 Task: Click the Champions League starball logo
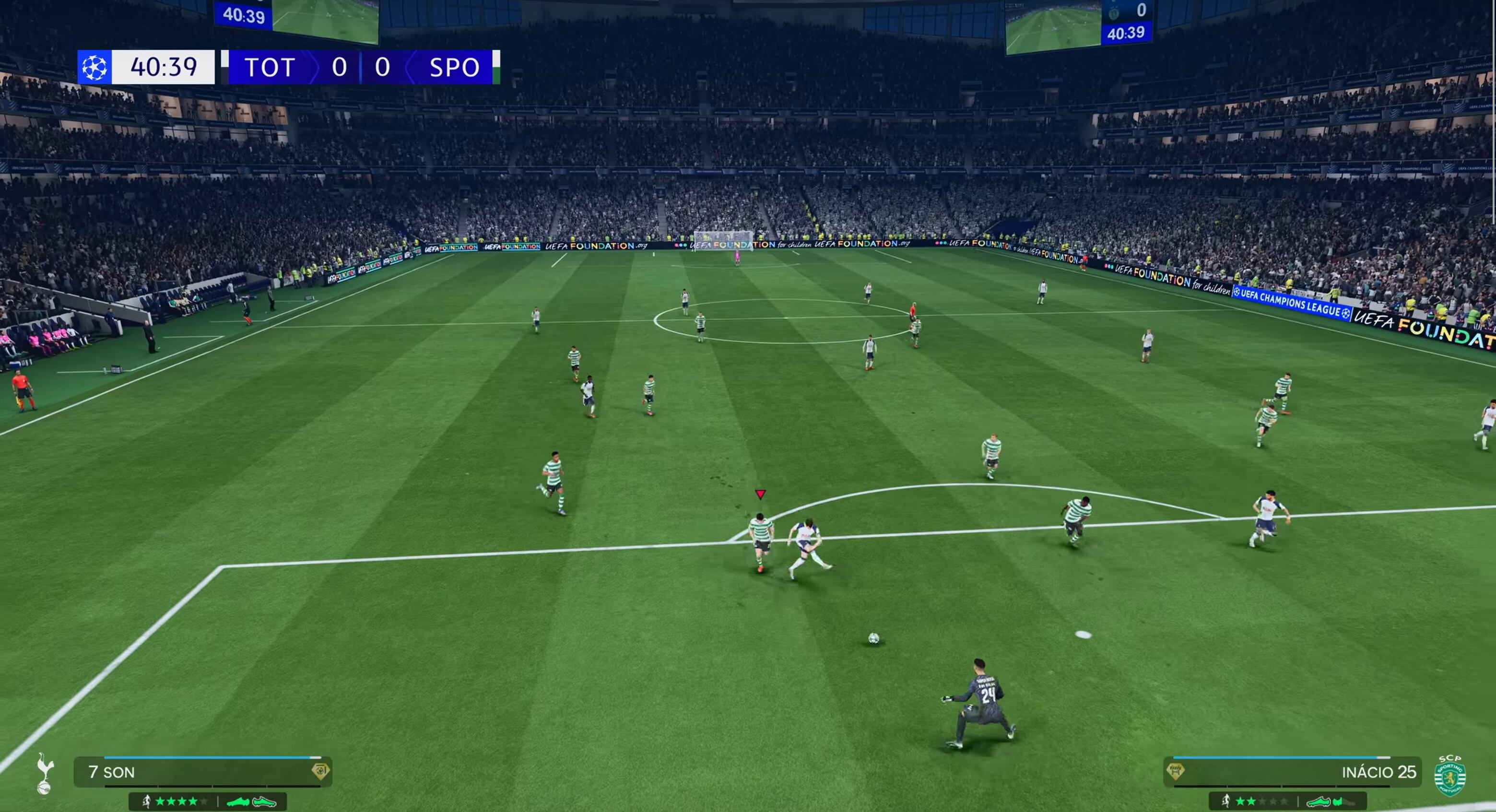(94, 67)
